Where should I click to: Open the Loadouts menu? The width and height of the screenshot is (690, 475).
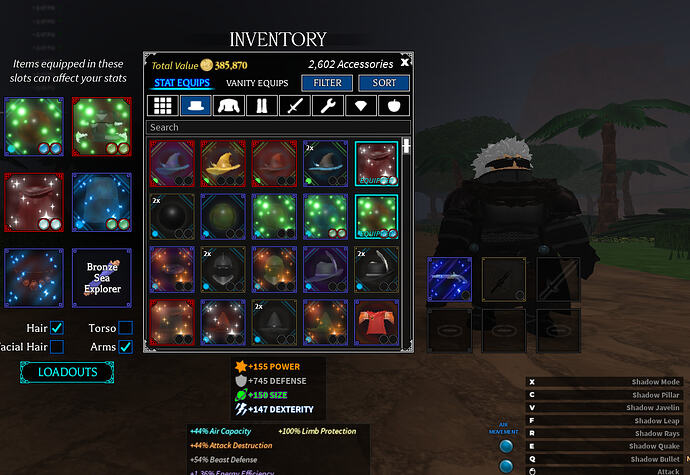(68, 372)
